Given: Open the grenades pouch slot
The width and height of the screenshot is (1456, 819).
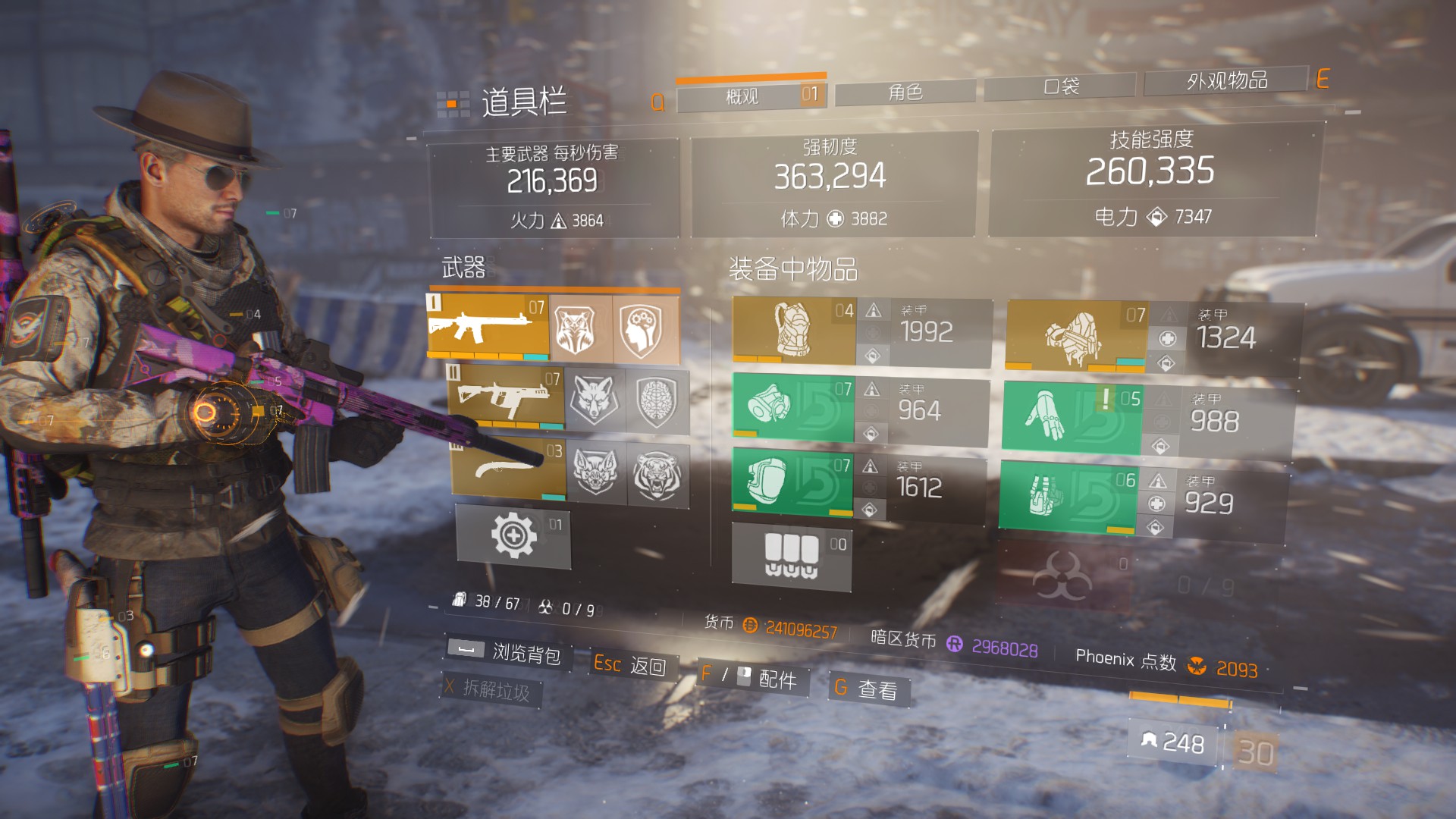Looking at the screenshot, I should click(791, 557).
